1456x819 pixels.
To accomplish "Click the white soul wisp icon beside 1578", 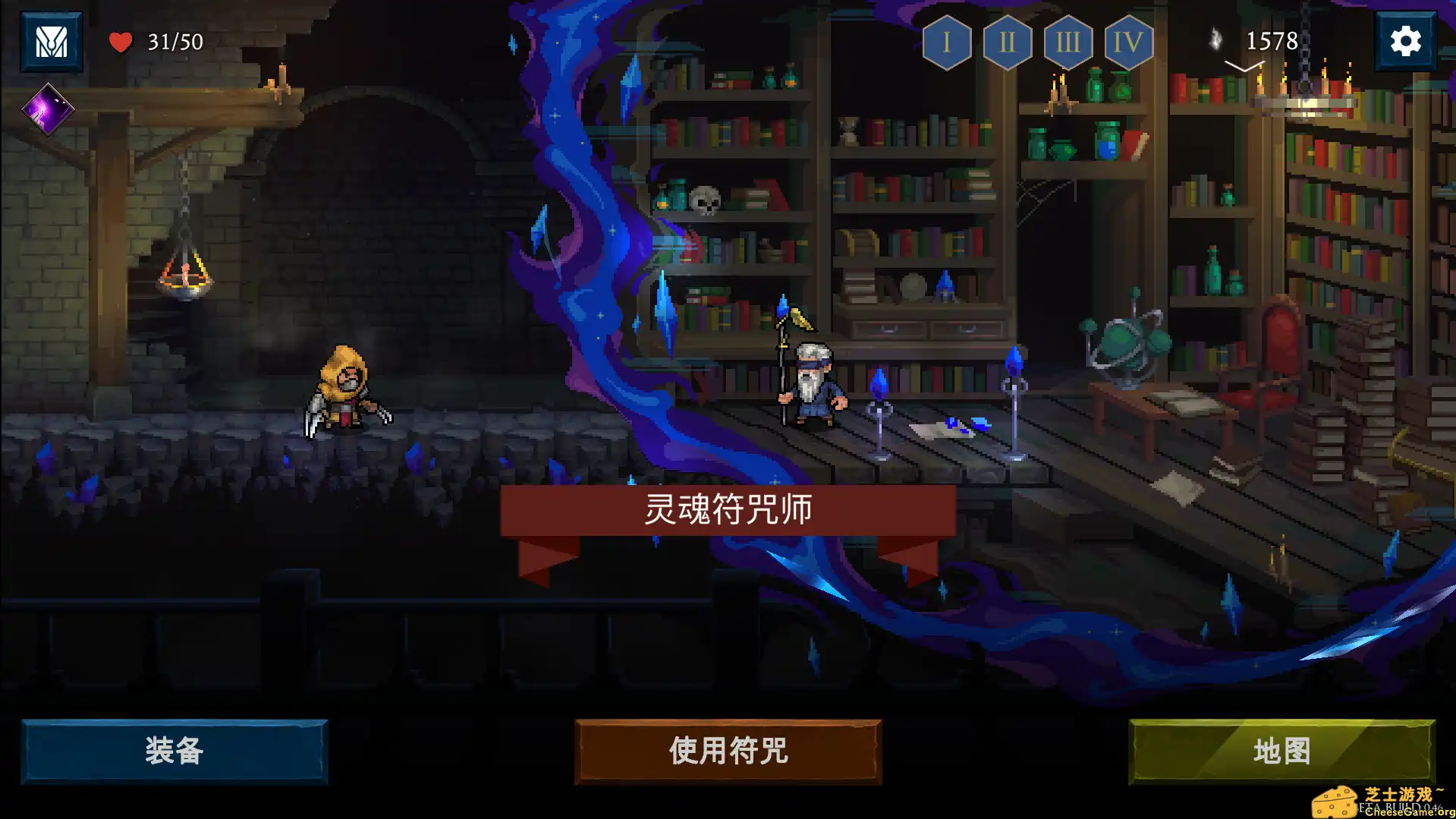I will coord(1217,36).
